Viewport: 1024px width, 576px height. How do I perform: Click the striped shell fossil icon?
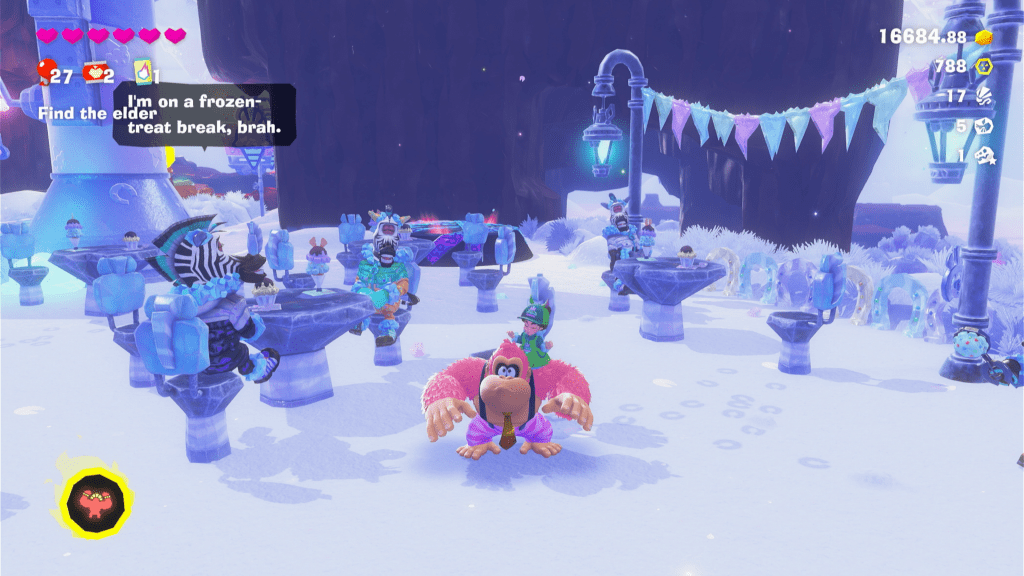[984, 97]
